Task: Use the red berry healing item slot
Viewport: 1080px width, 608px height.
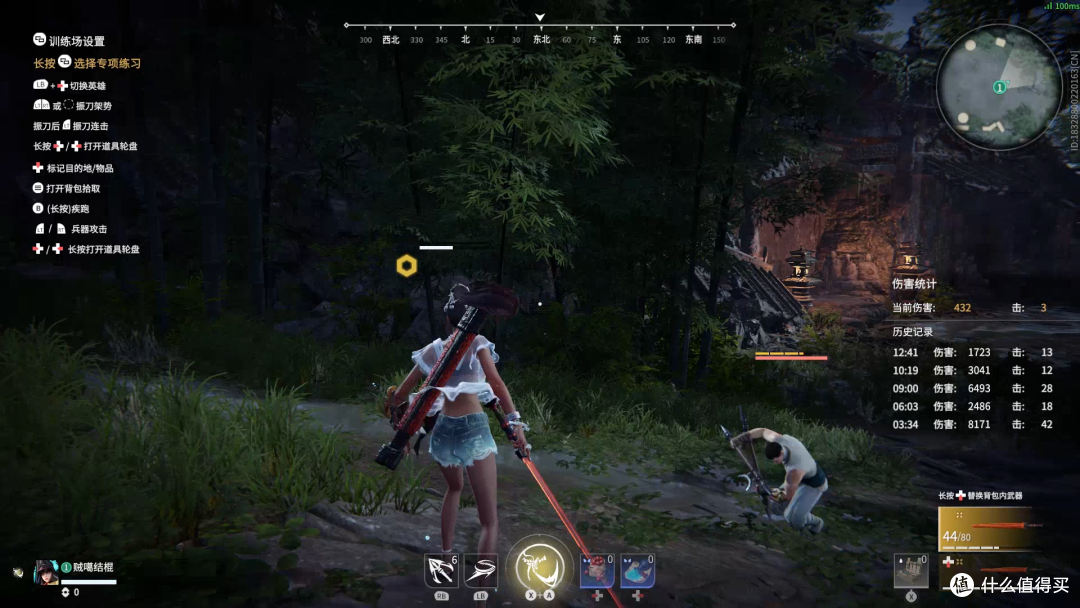Action: (x=597, y=571)
